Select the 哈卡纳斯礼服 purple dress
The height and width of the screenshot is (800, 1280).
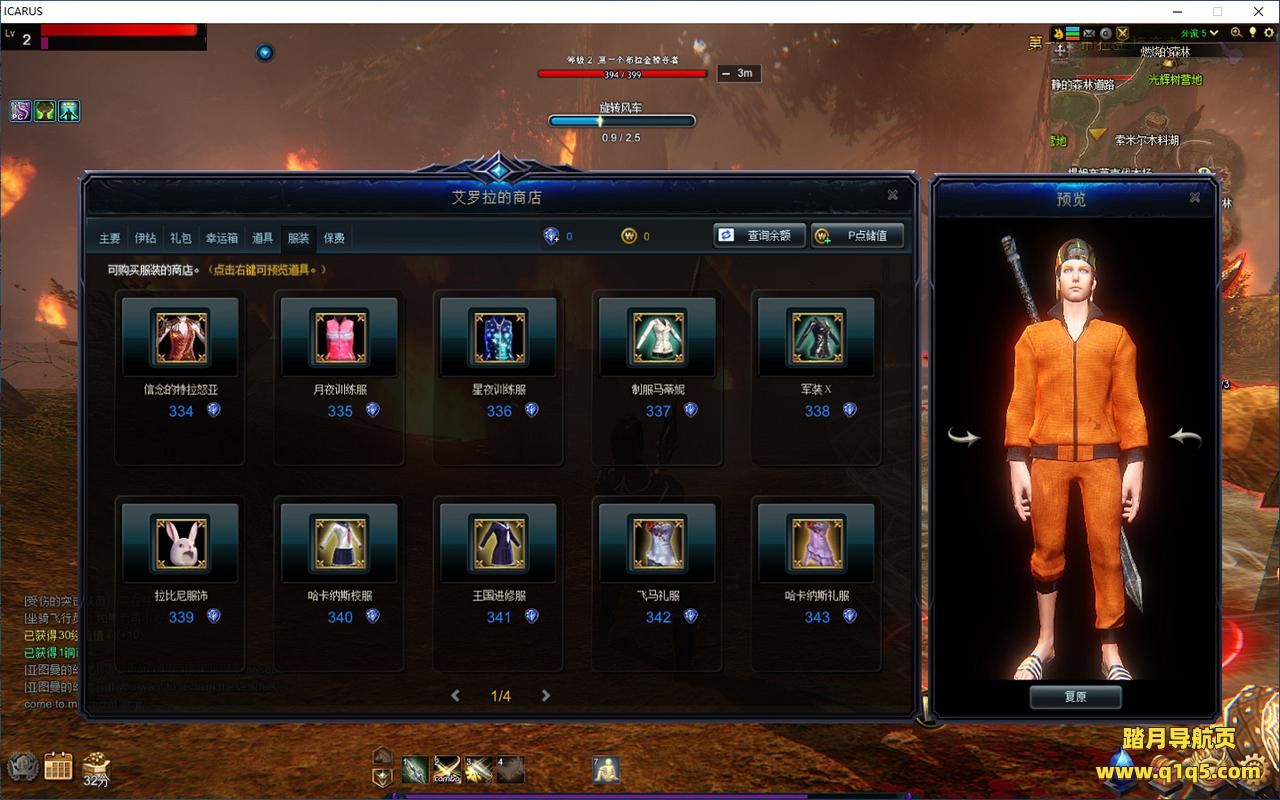pyautogui.click(x=817, y=543)
